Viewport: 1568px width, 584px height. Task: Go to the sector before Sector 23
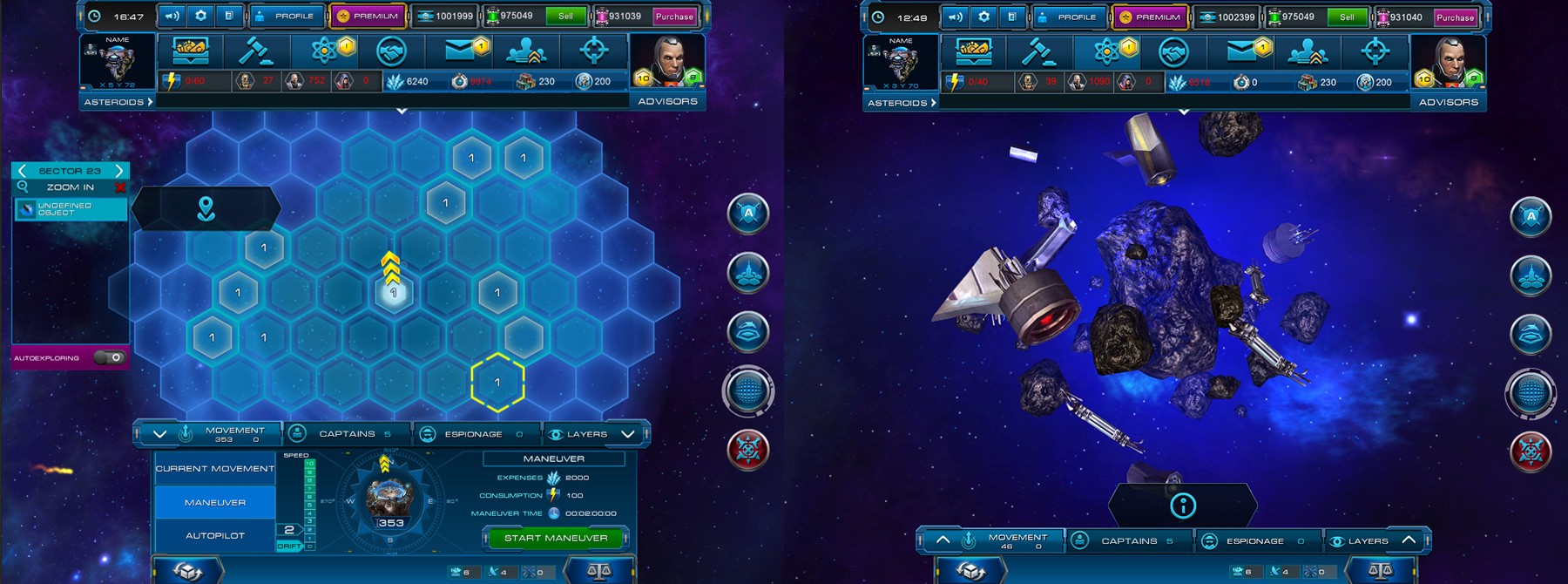pos(22,171)
